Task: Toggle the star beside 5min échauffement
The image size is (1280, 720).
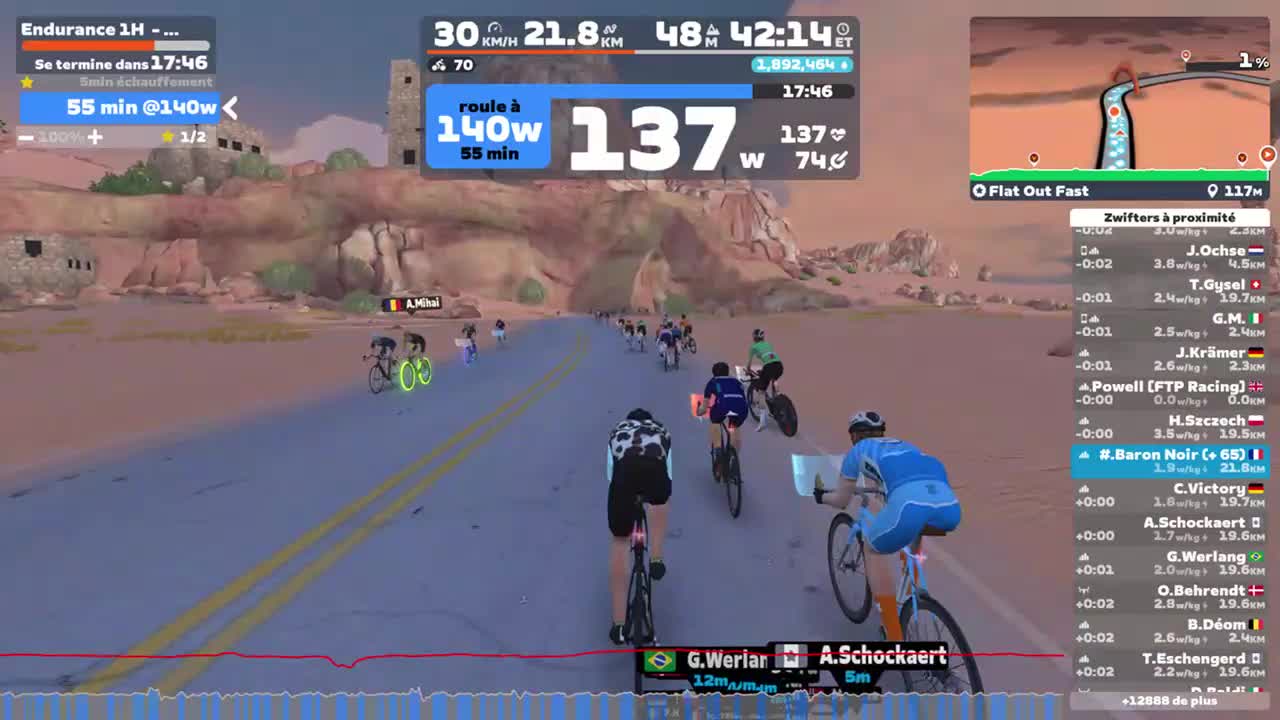Action: coord(27,82)
